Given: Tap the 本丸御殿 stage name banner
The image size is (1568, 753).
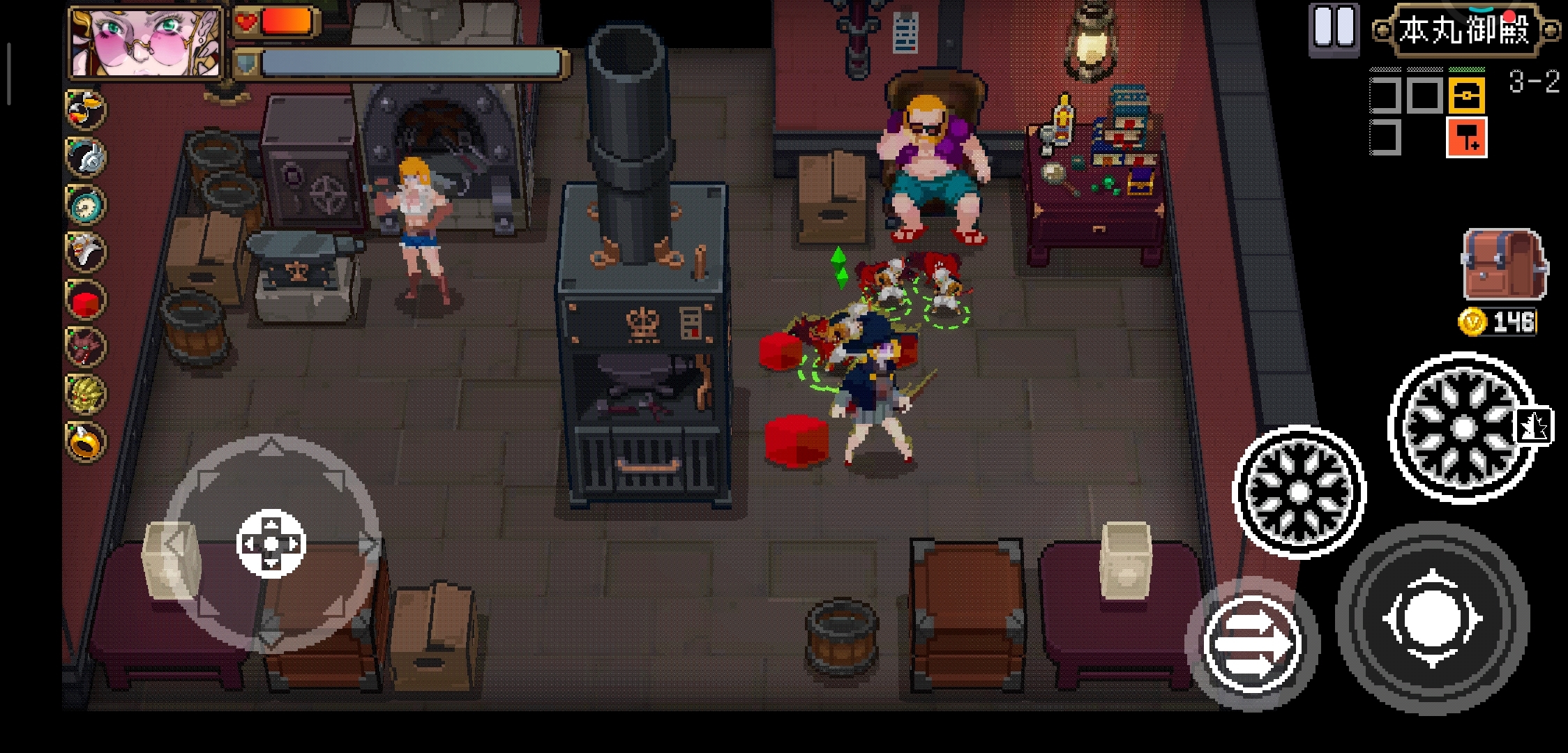Looking at the screenshot, I should (x=1465, y=30).
